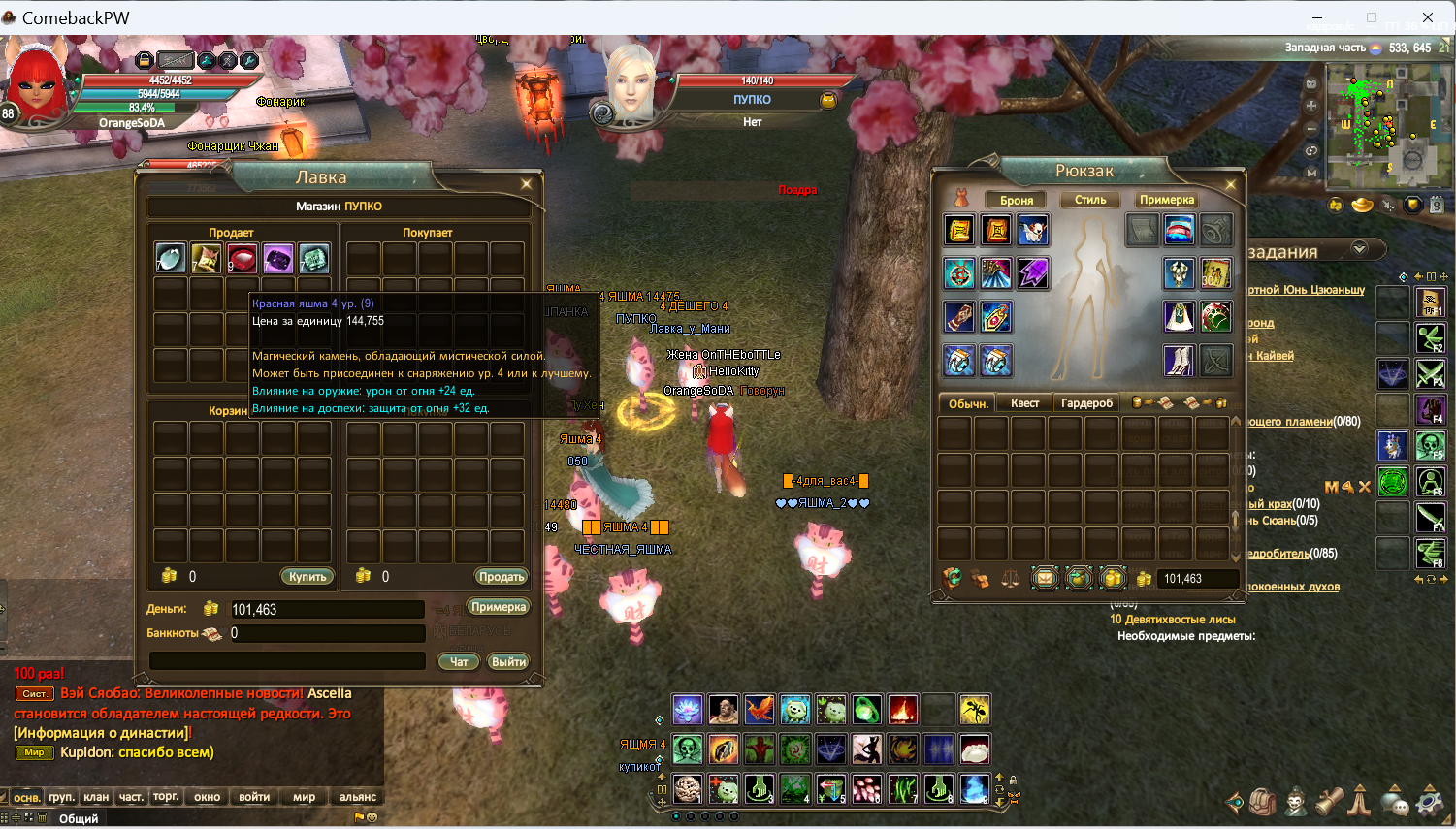Open the Чат button in the shop
Image resolution: width=1456 pixels, height=829 pixels.
[x=459, y=662]
